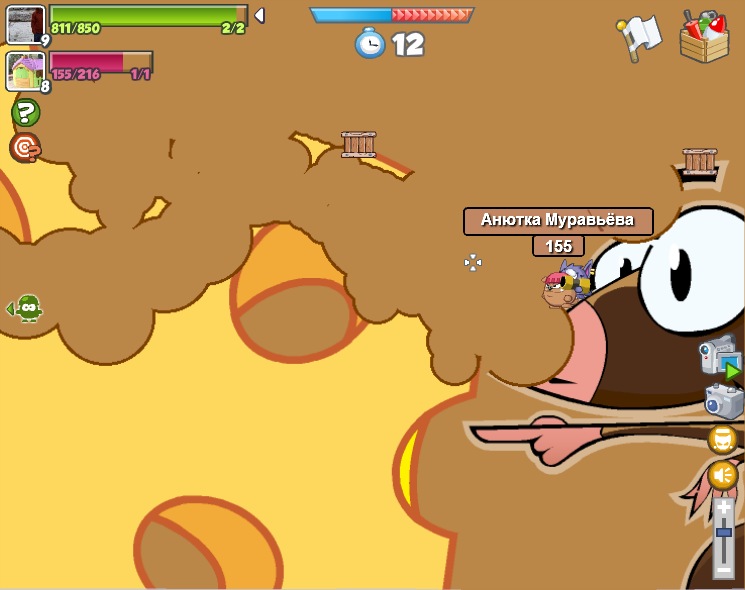Select the purple-roof house player avatar
The width and height of the screenshot is (745, 590).
click(24, 71)
